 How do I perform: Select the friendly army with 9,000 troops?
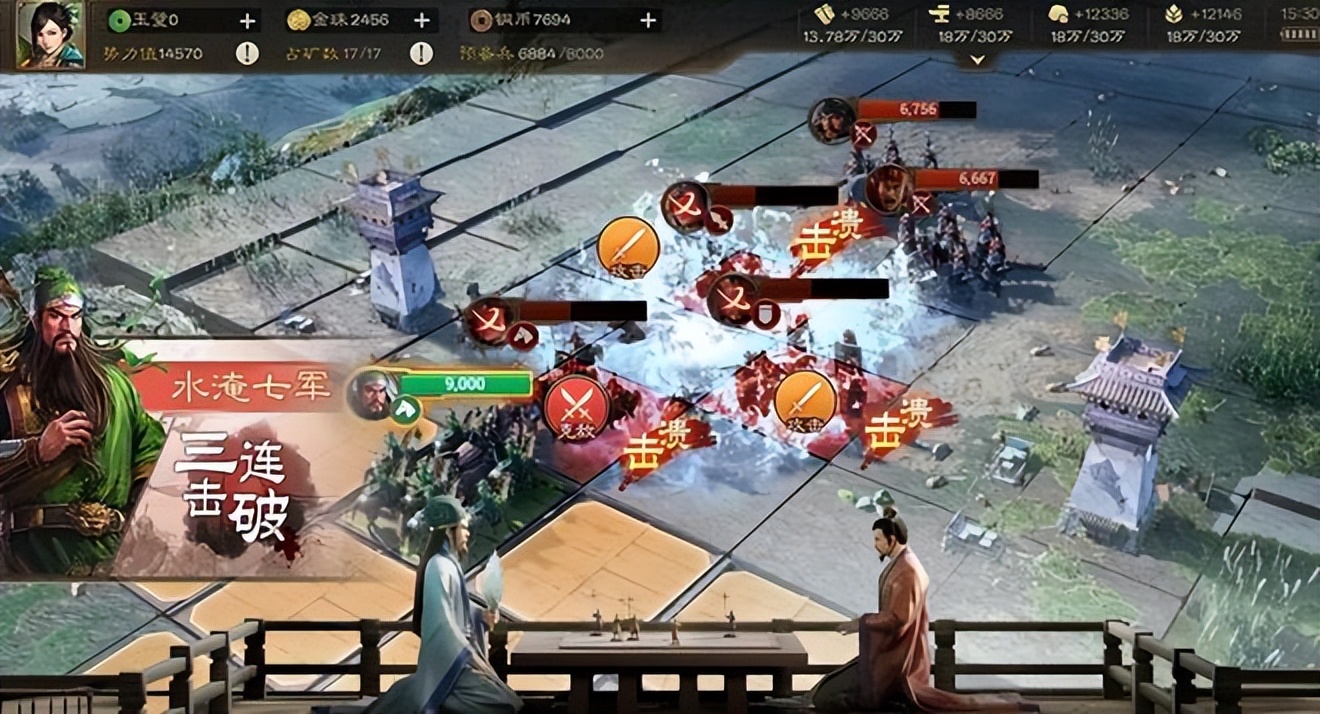[x=373, y=392]
